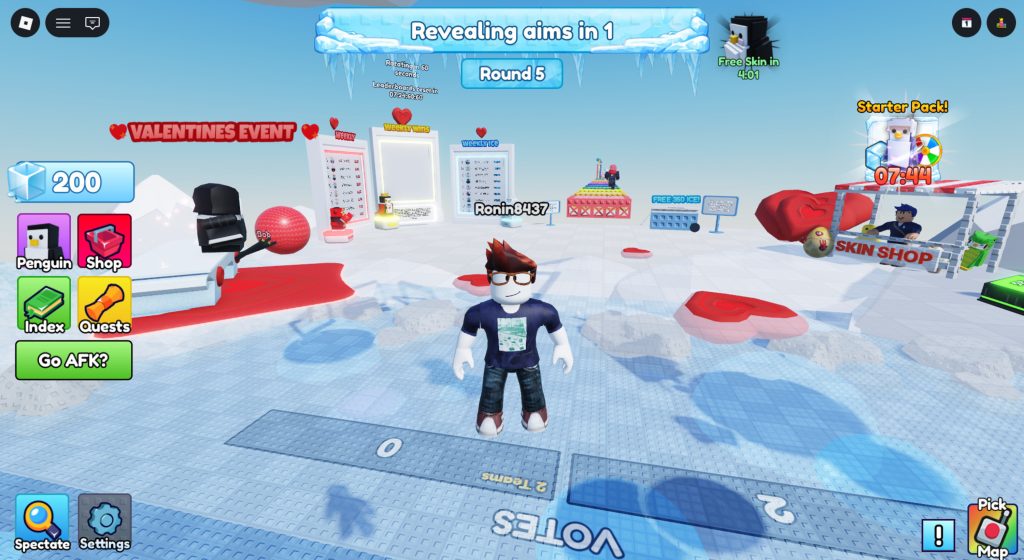This screenshot has width=1024, height=560.
Task: Open the Penguin menu
Action: (44, 242)
